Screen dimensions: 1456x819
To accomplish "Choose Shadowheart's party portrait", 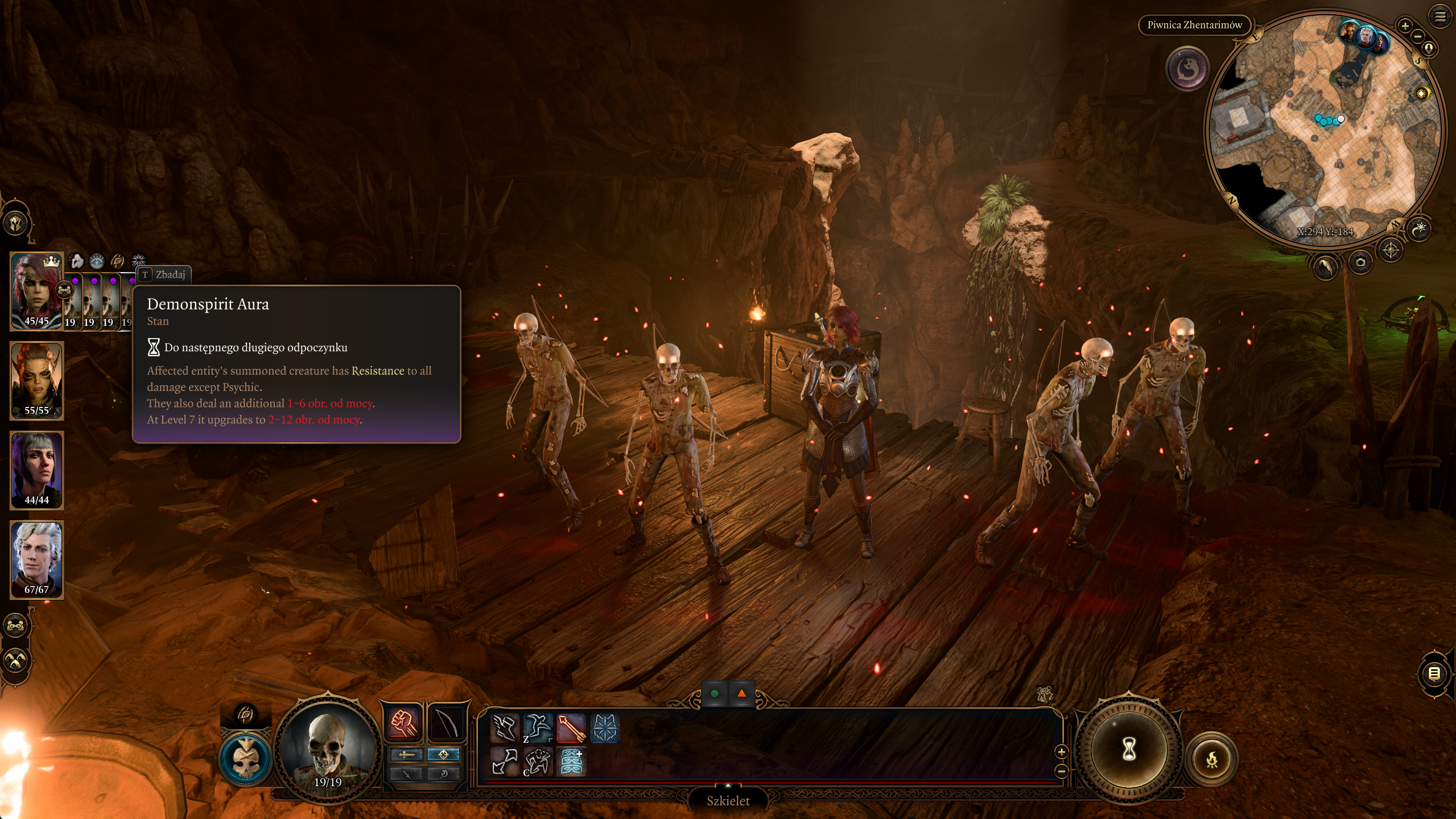I will (36, 469).
